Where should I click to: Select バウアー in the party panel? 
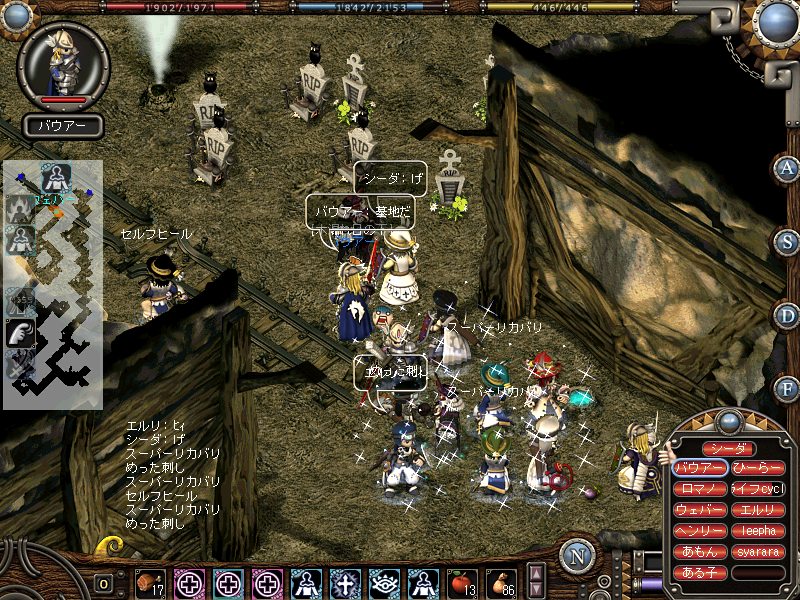tap(700, 468)
